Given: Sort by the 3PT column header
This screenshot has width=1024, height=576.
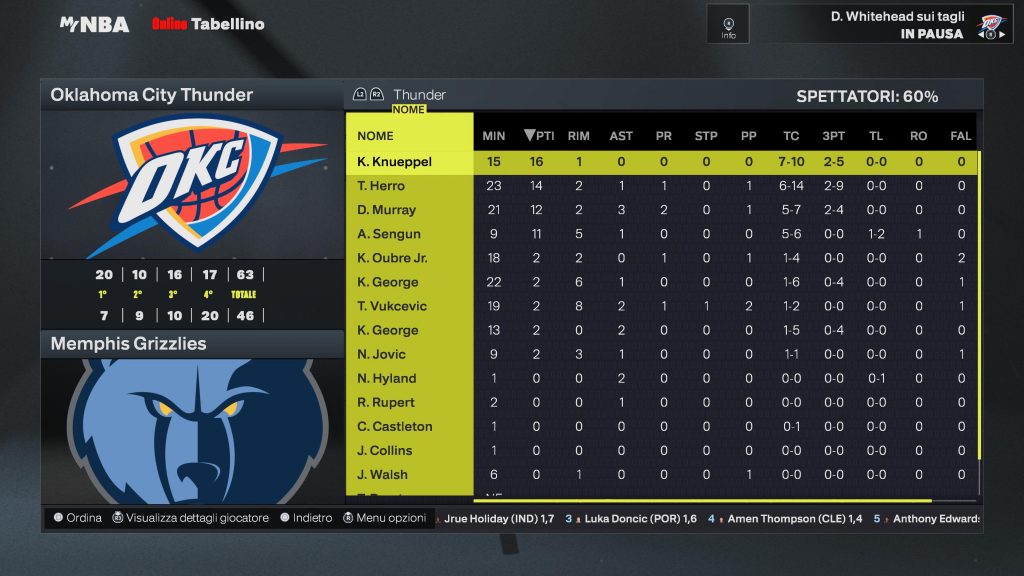Looking at the screenshot, I should (833, 136).
